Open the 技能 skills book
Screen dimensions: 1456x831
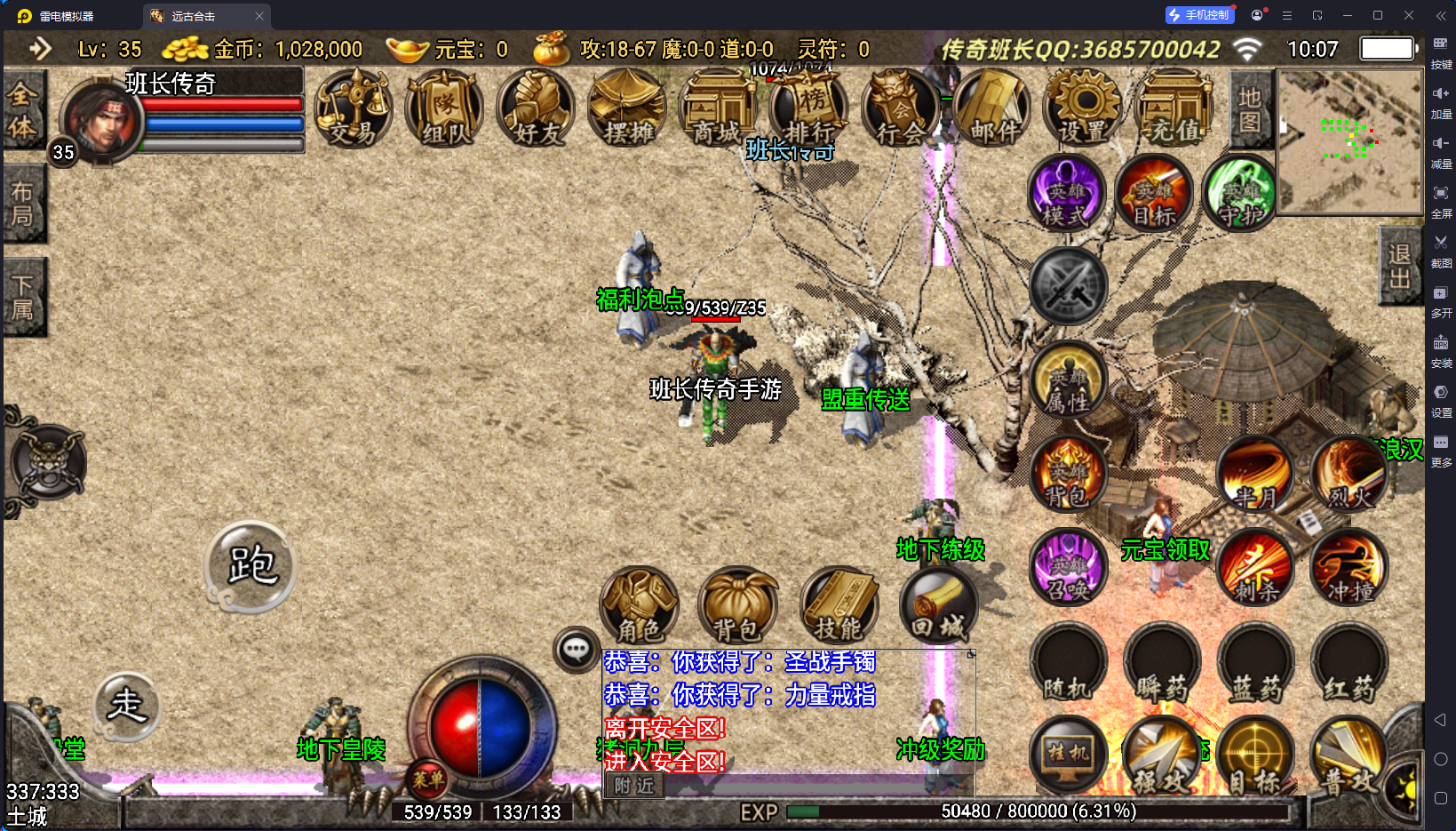pos(839,606)
